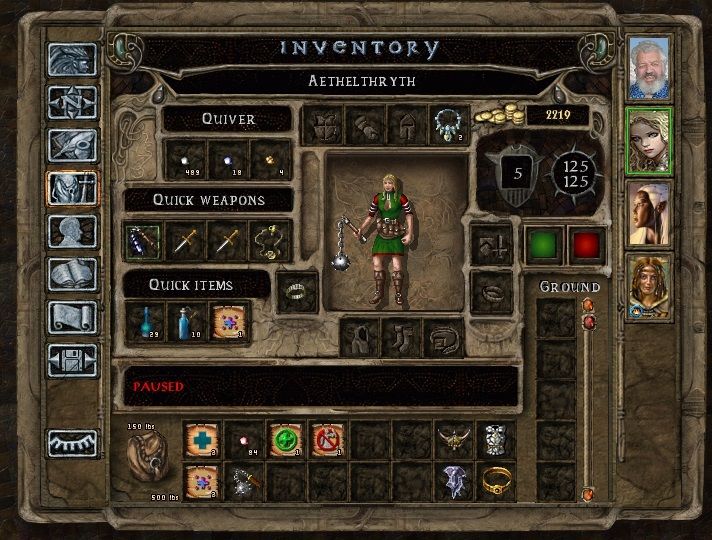Pick up the necklace in amulet slot

tap(446, 124)
